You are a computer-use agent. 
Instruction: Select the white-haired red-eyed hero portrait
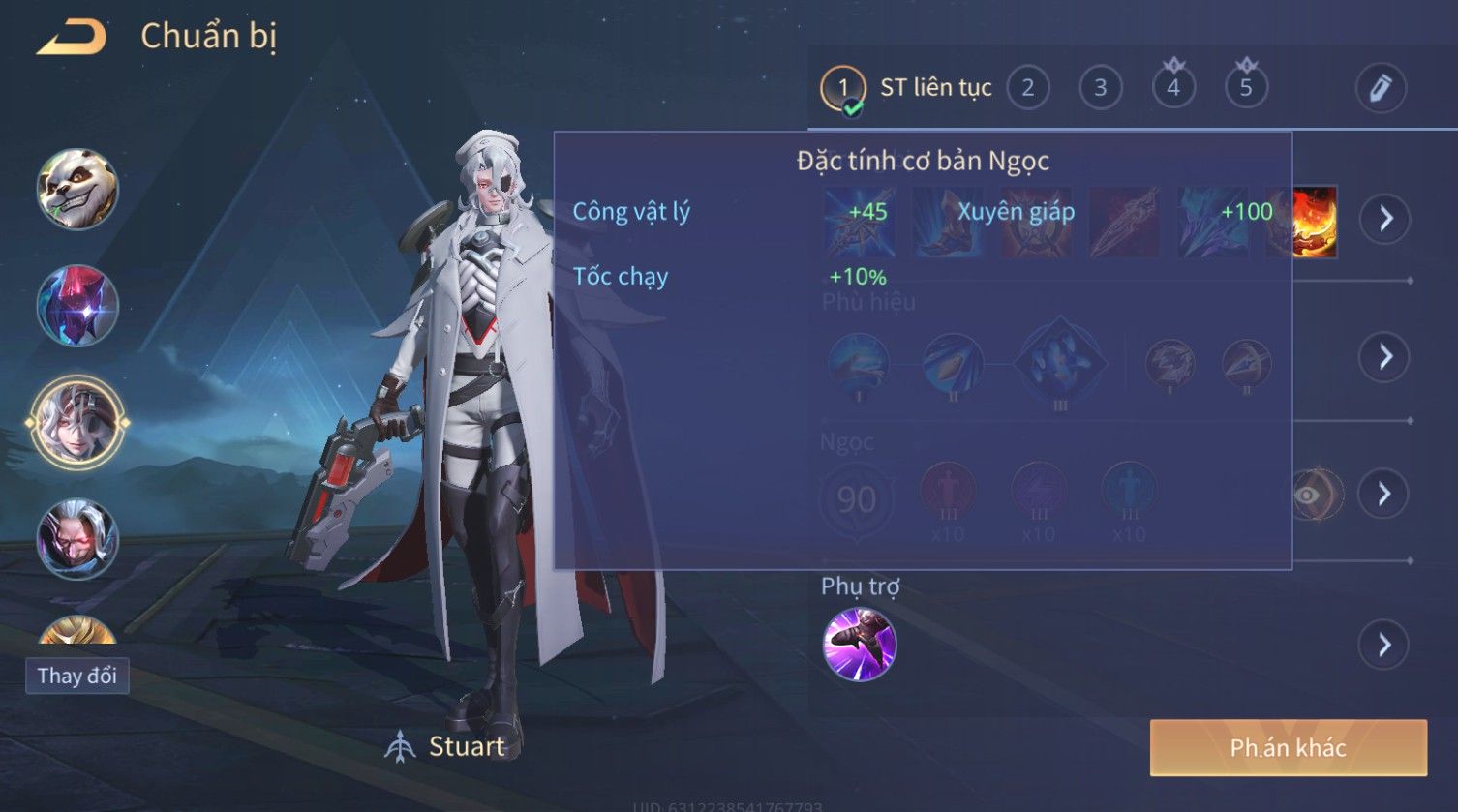tap(77, 538)
